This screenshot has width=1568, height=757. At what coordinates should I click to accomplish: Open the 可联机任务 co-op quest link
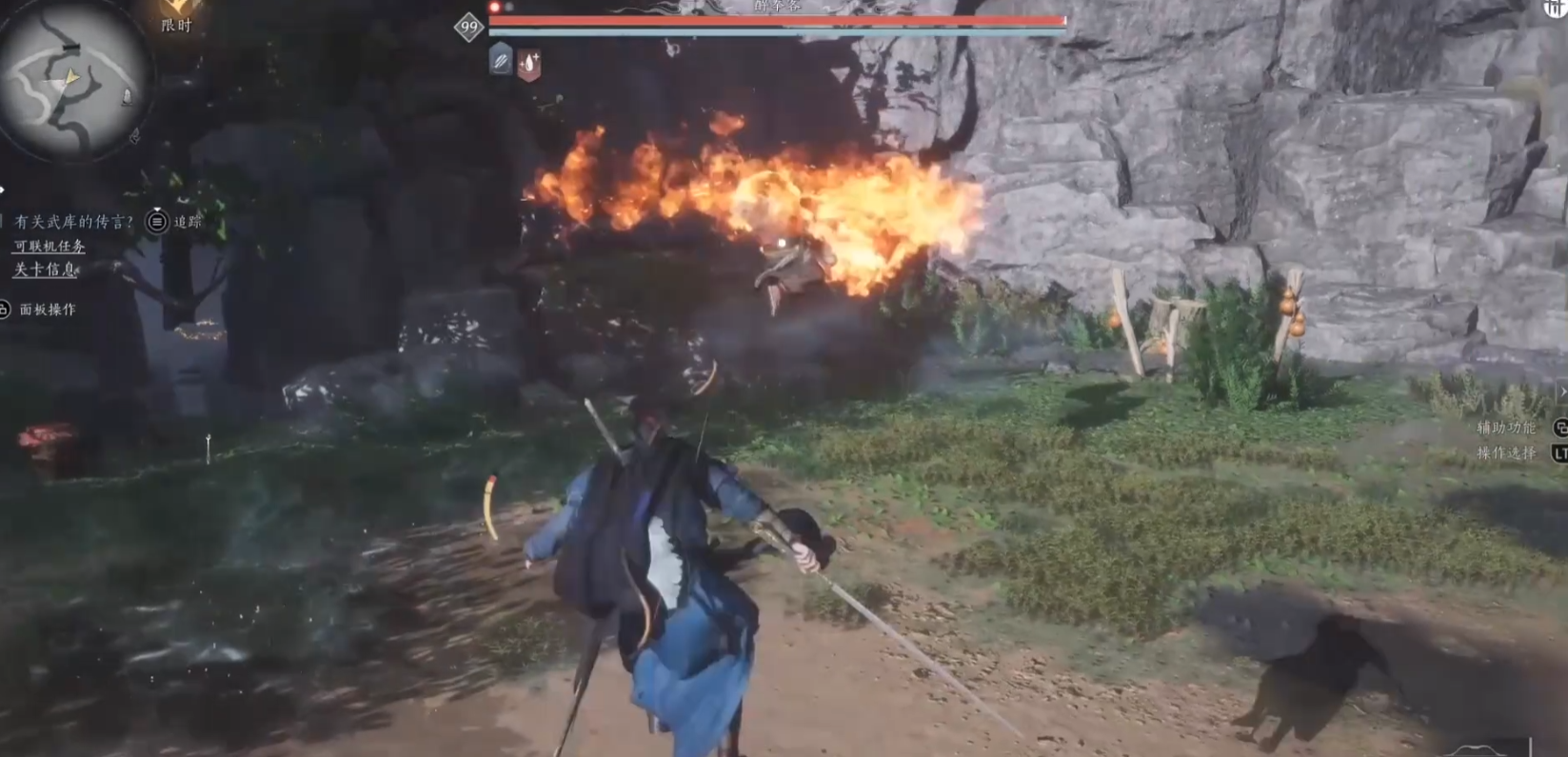tap(50, 246)
